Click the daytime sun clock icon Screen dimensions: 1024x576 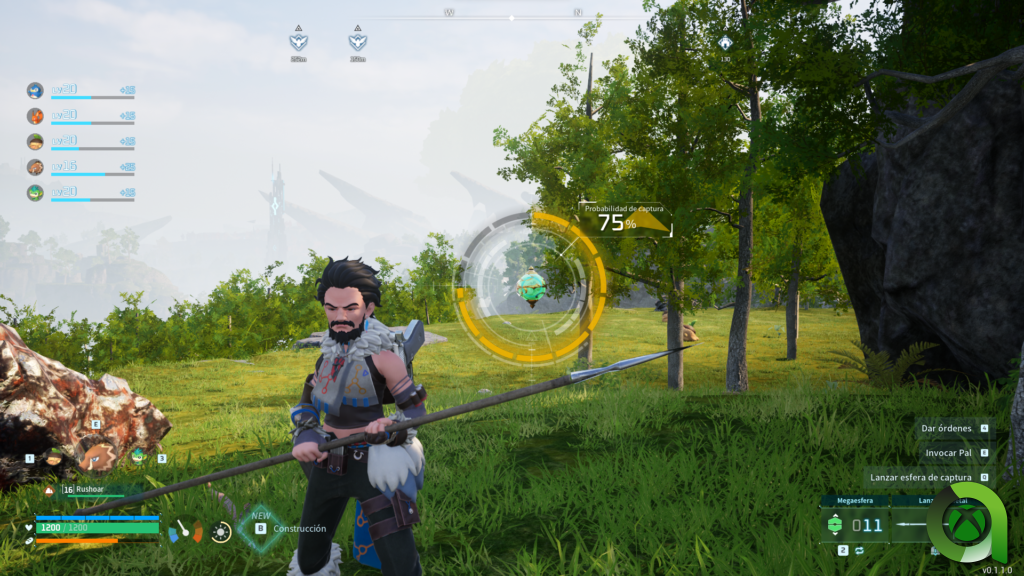click(221, 531)
